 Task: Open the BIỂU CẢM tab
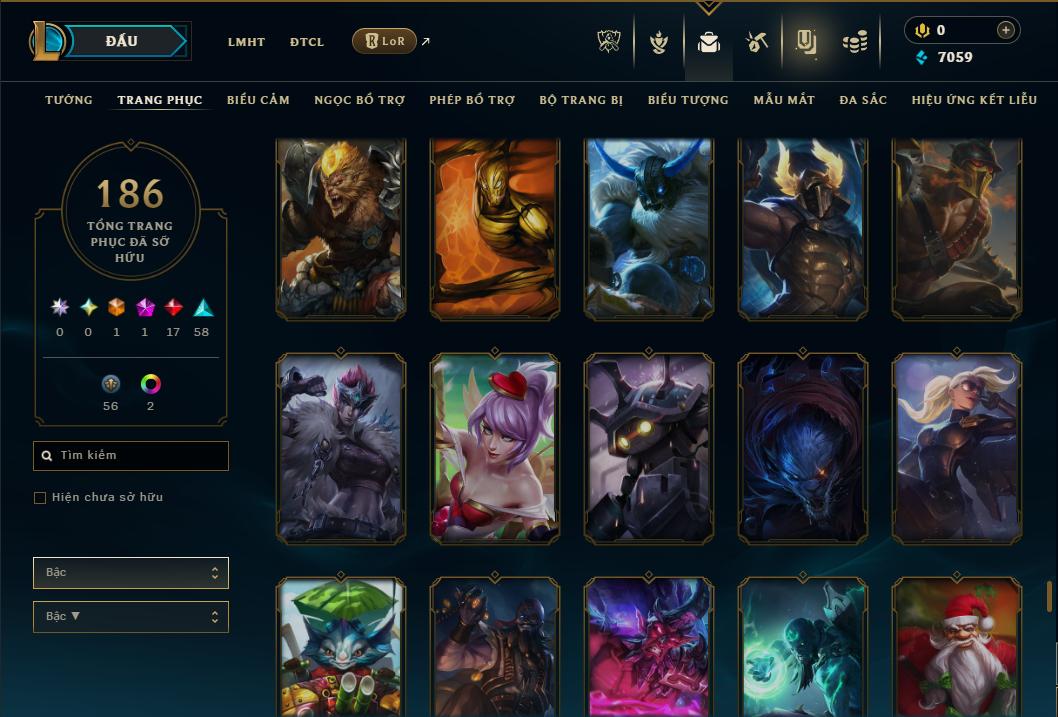click(x=258, y=100)
